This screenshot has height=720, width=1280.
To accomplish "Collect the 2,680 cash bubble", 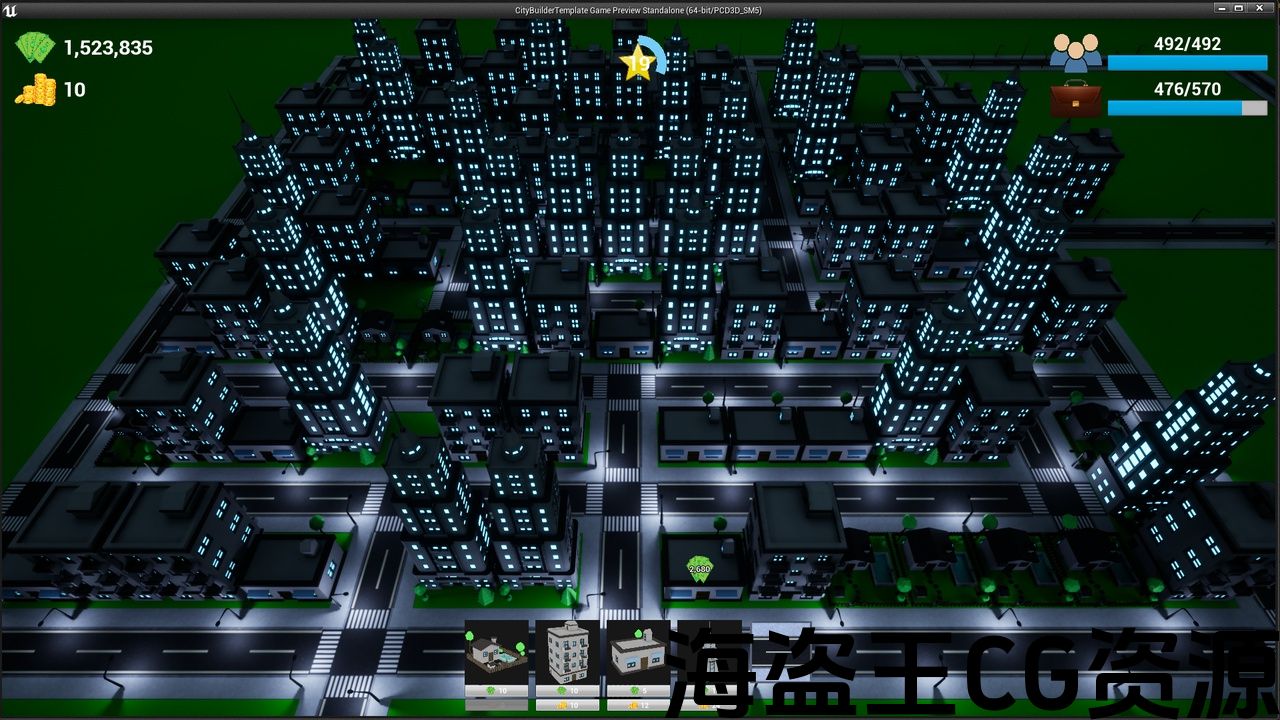I will (700, 568).
